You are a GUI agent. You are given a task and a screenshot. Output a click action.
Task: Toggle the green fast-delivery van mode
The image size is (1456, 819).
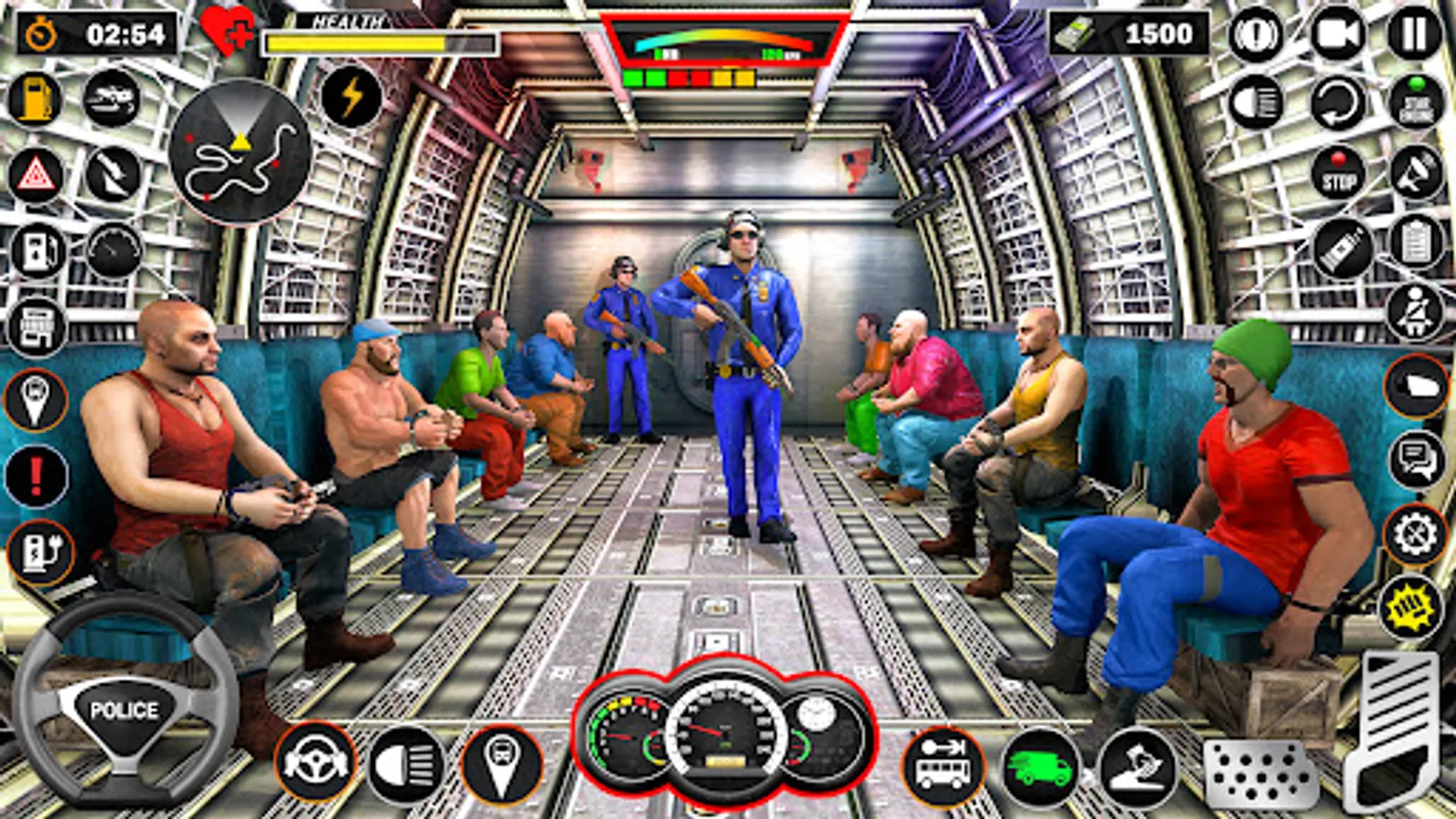tap(1037, 765)
